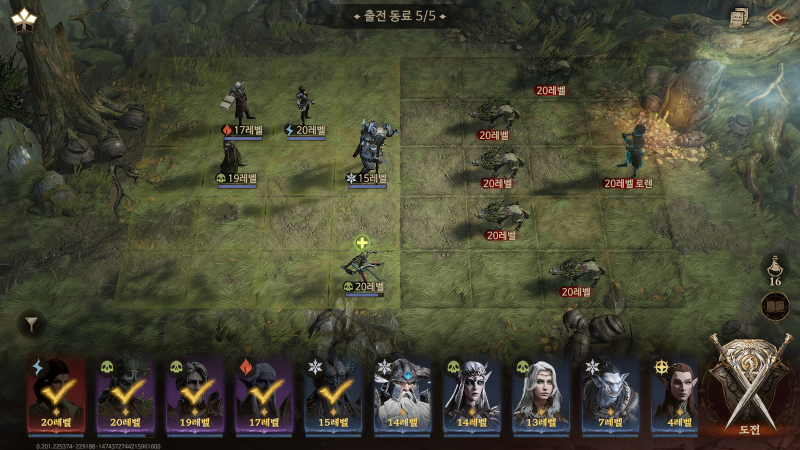Select the deployed level 17 fire unit
The image size is (800, 450).
[240, 103]
